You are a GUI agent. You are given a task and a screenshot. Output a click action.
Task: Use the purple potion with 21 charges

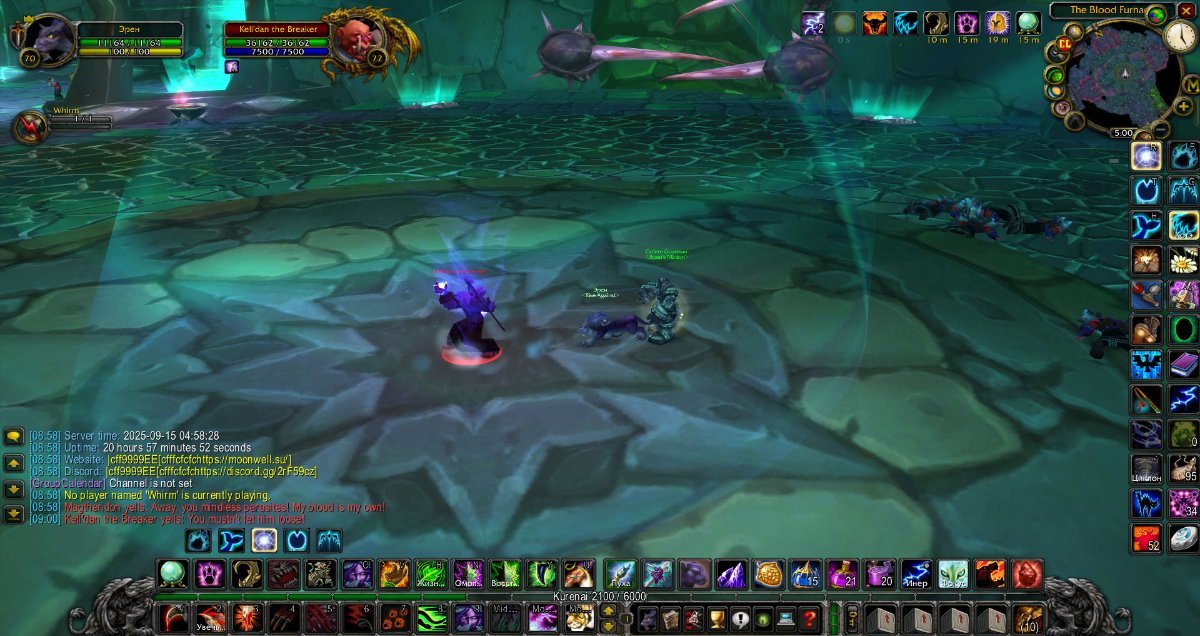coord(842,574)
